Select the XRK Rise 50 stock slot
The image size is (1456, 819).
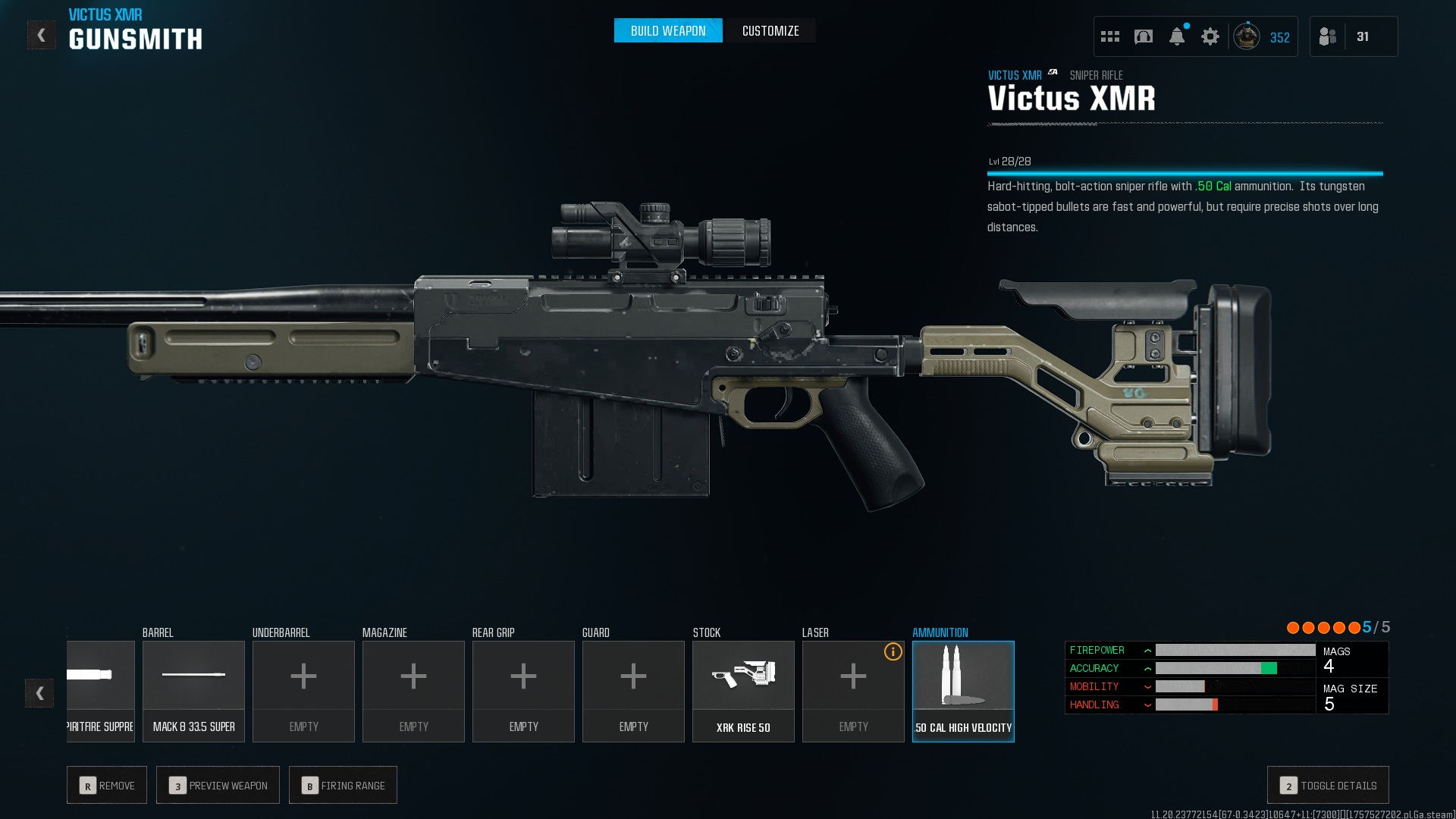coord(743,691)
